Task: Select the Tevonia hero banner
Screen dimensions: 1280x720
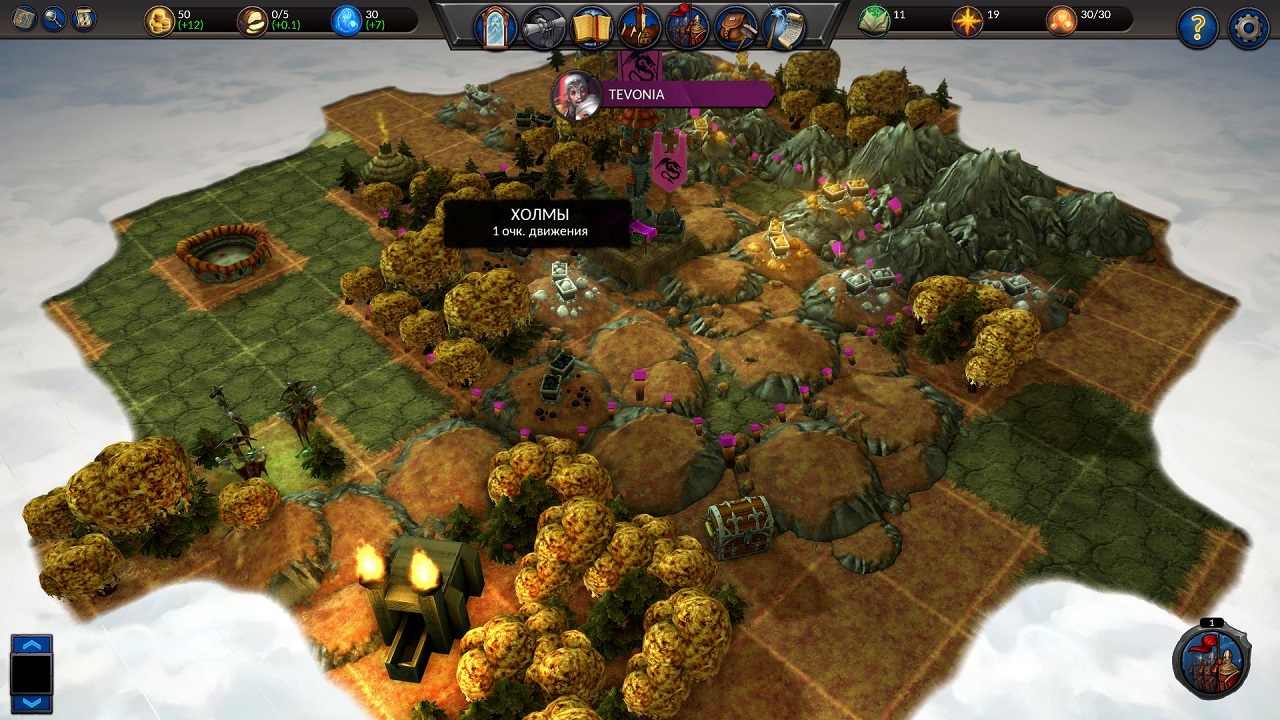Action: 660,95
